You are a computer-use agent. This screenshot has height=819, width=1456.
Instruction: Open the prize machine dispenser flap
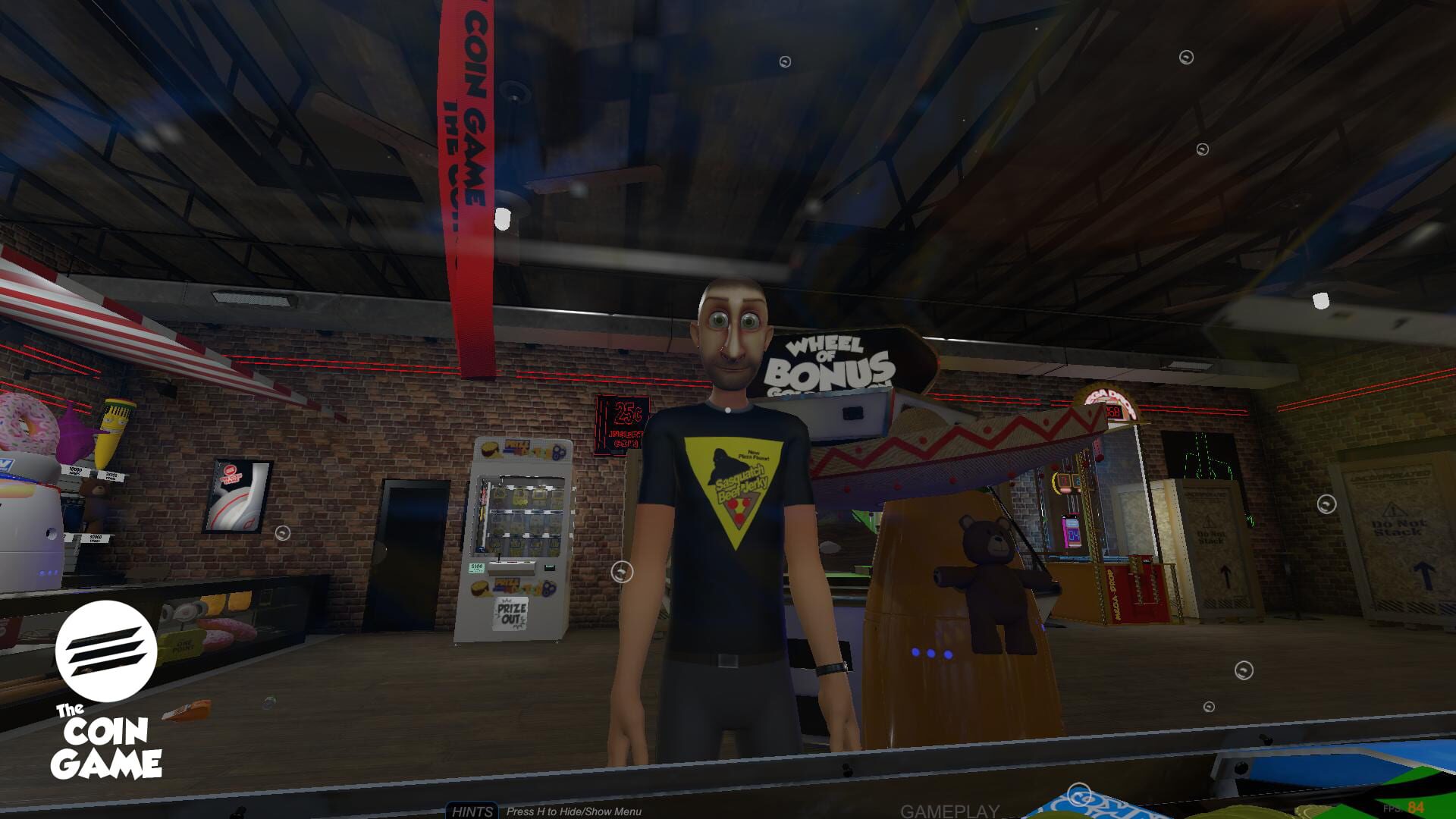510,574
